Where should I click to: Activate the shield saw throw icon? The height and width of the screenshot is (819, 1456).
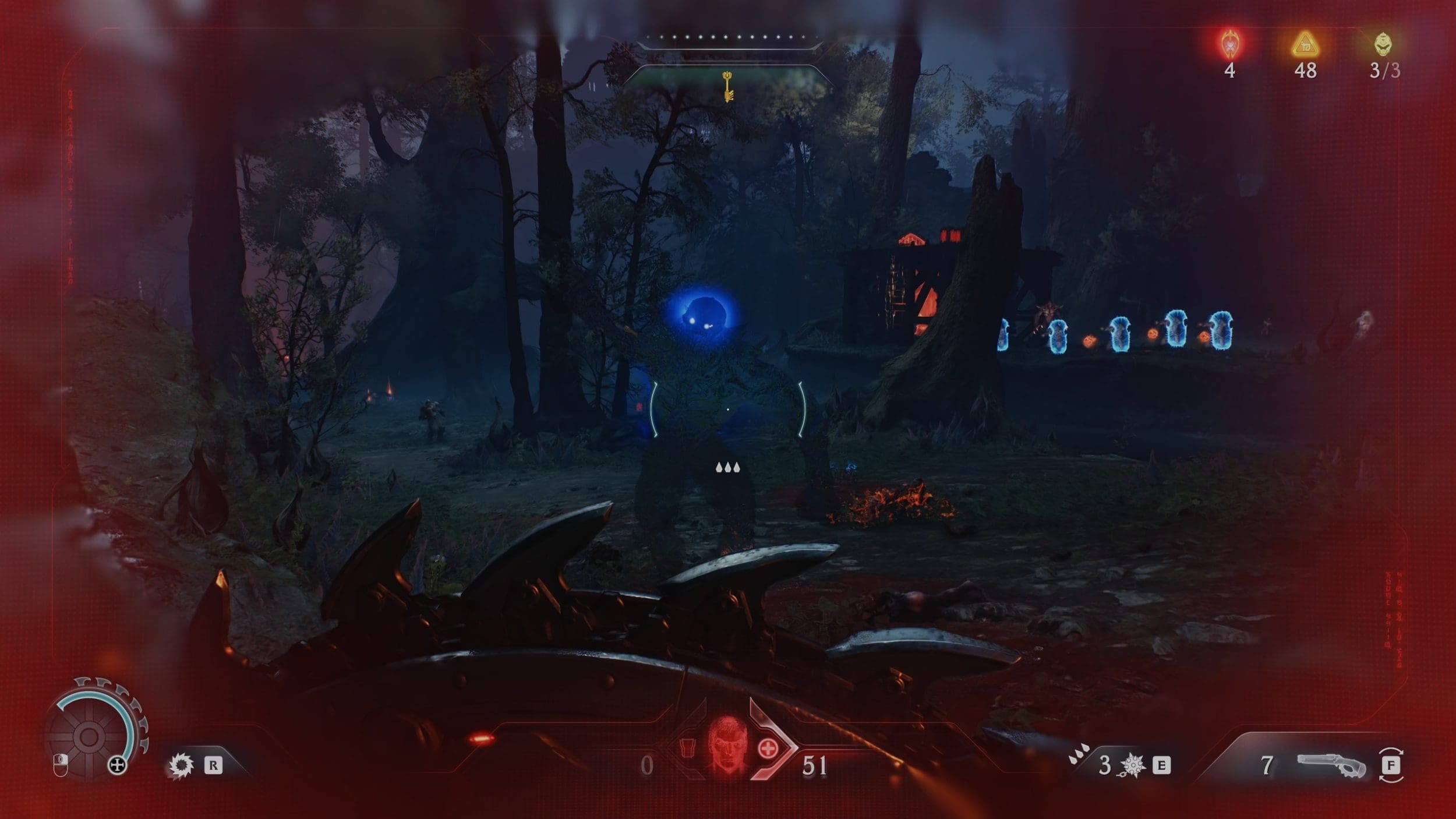[181, 765]
